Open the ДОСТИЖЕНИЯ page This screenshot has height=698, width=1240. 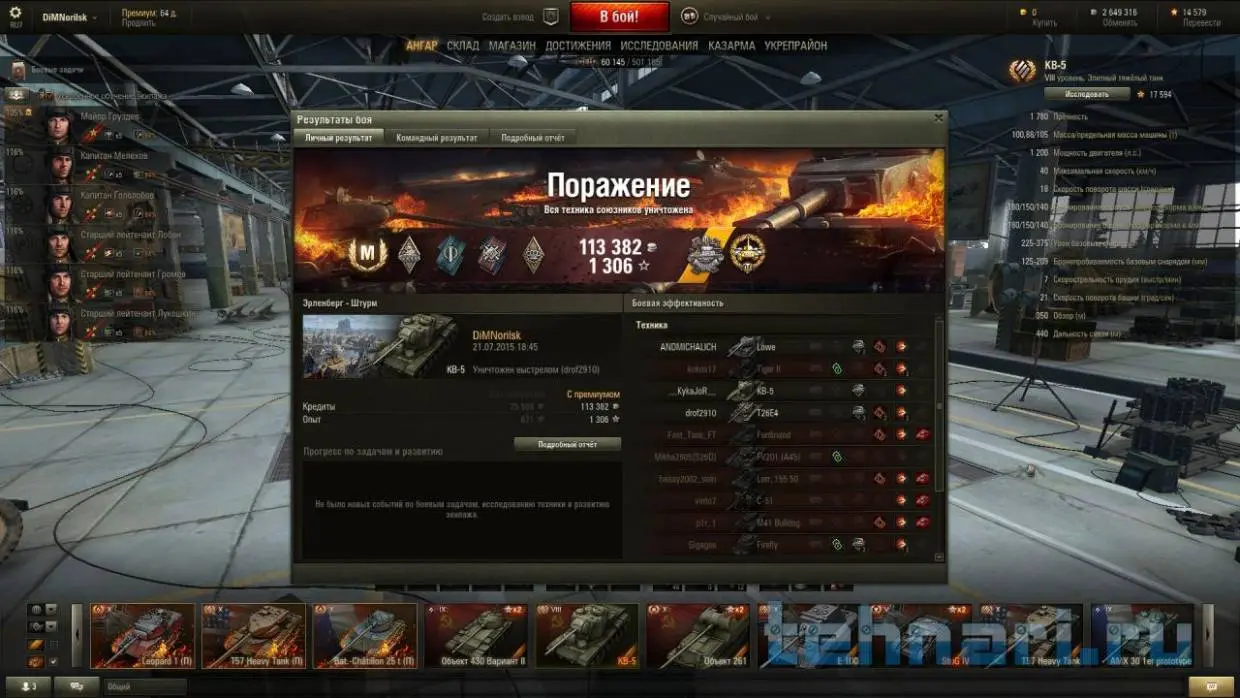pos(578,46)
